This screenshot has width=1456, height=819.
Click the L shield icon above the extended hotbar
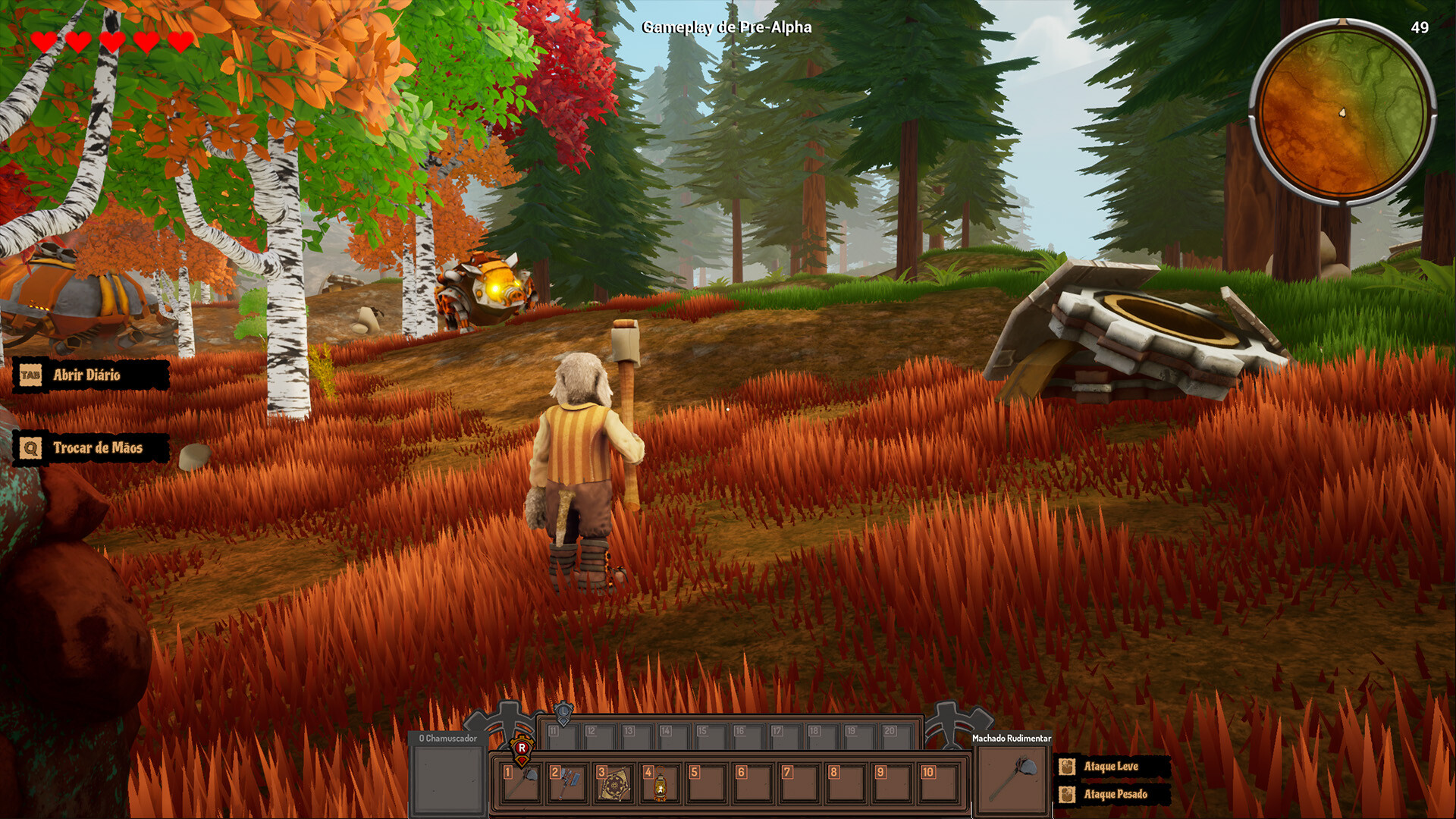click(565, 711)
